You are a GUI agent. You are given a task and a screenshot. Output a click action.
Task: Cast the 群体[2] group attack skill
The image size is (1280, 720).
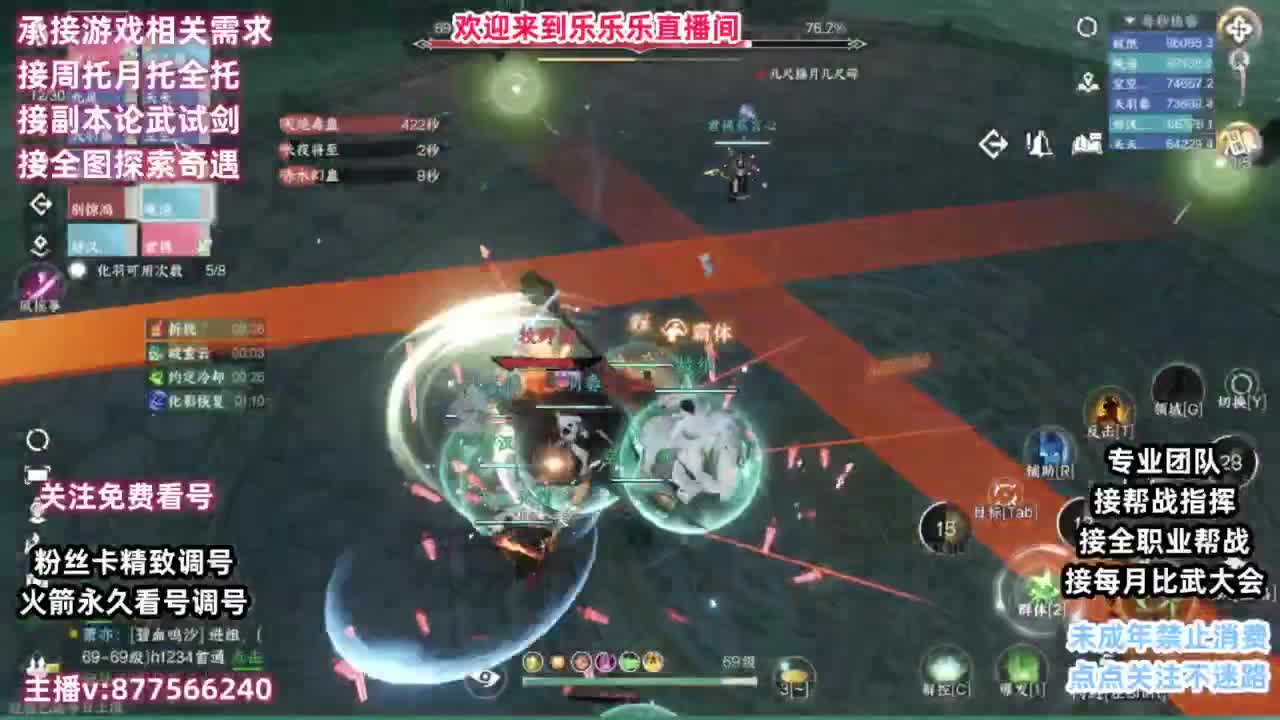click(1042, 588)
